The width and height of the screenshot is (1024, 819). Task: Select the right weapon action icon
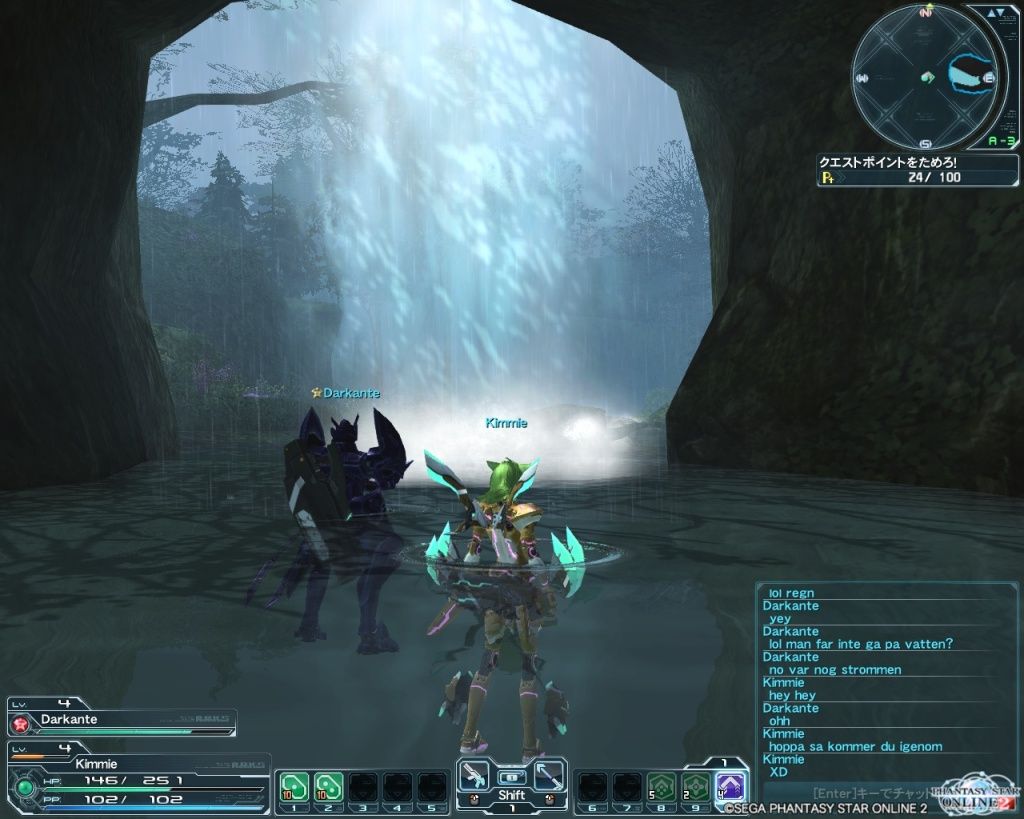click(x=549, y=777)
